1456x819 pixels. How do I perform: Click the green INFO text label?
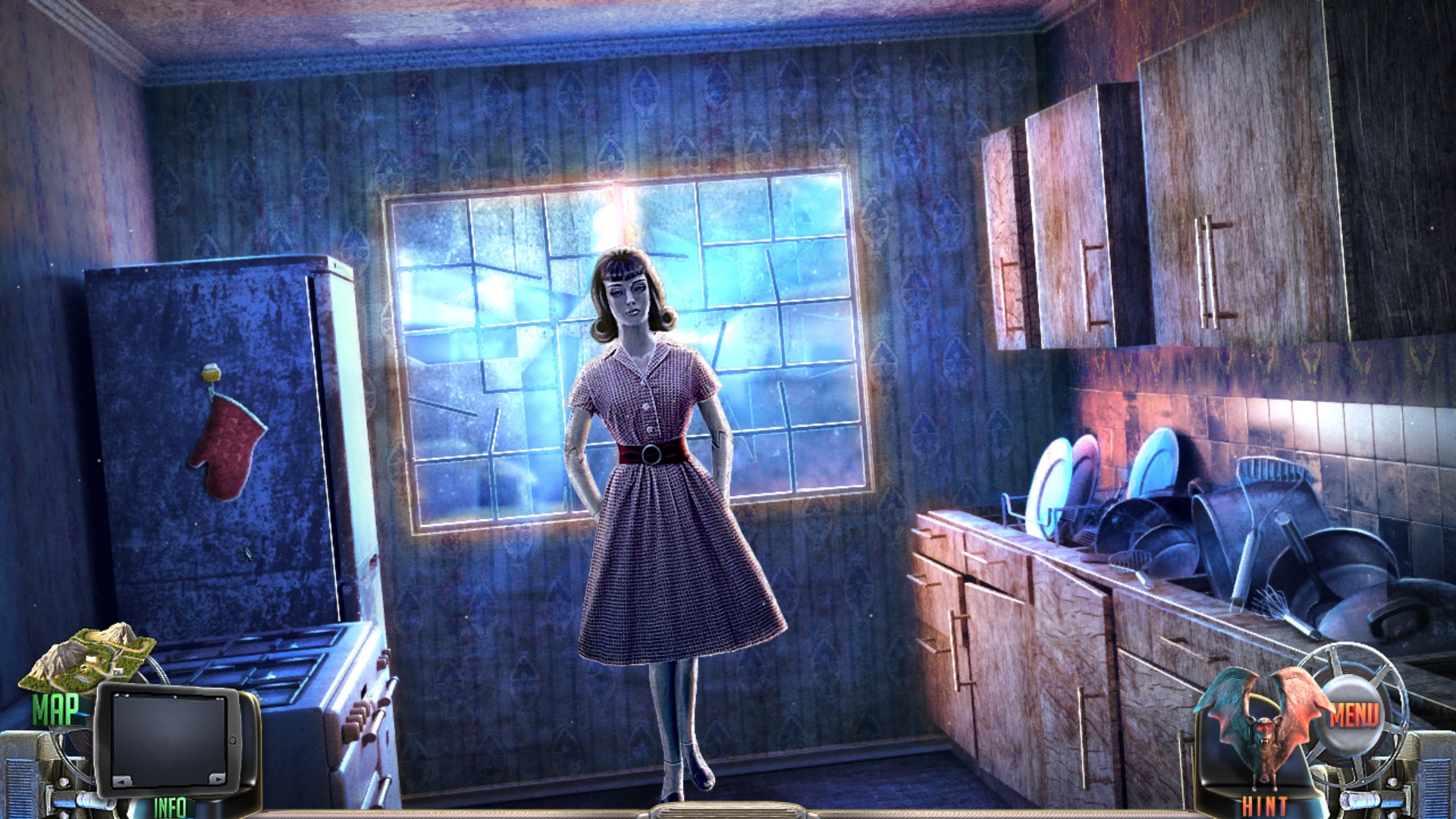pyautogui.click(x=171, y=806)
